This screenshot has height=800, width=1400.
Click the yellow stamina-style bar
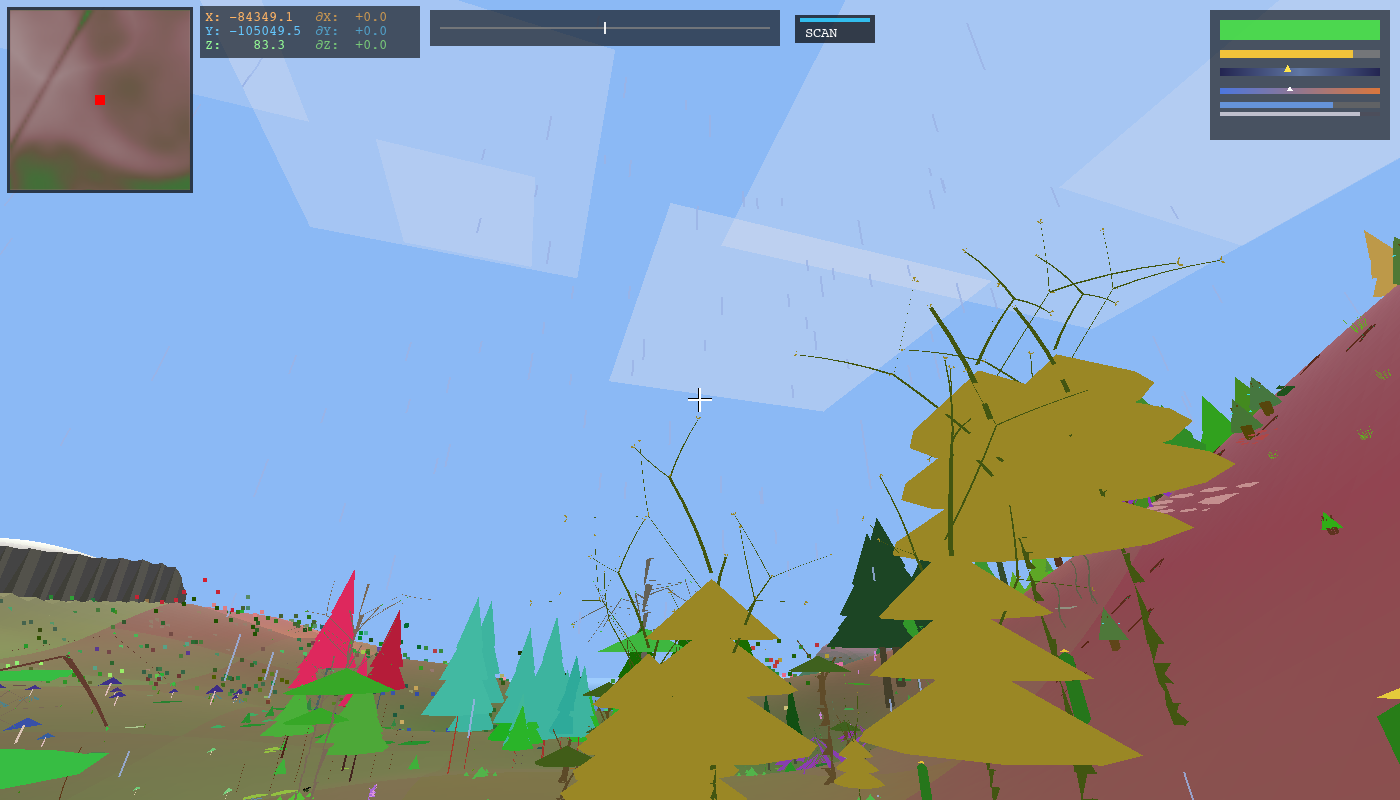click(1286, 54)
